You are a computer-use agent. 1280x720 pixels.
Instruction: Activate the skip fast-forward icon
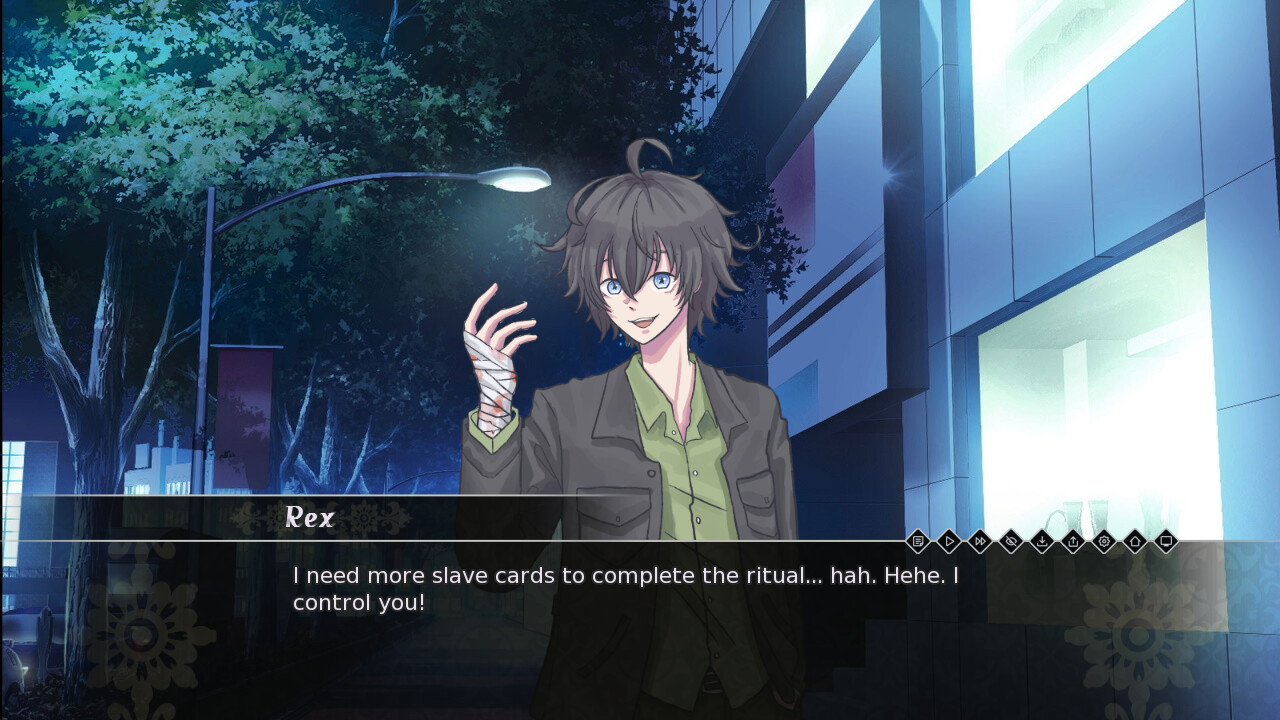[x=982, y=541]
